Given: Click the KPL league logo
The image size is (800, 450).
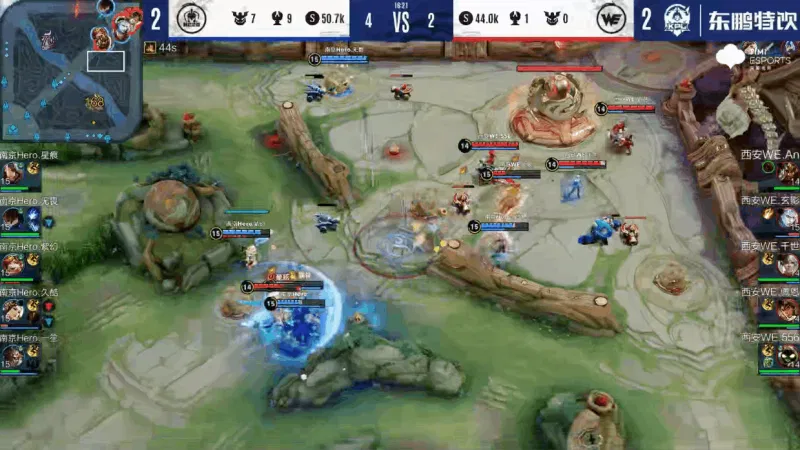Looking at the screenshot, I should click(x=673, y=20).
